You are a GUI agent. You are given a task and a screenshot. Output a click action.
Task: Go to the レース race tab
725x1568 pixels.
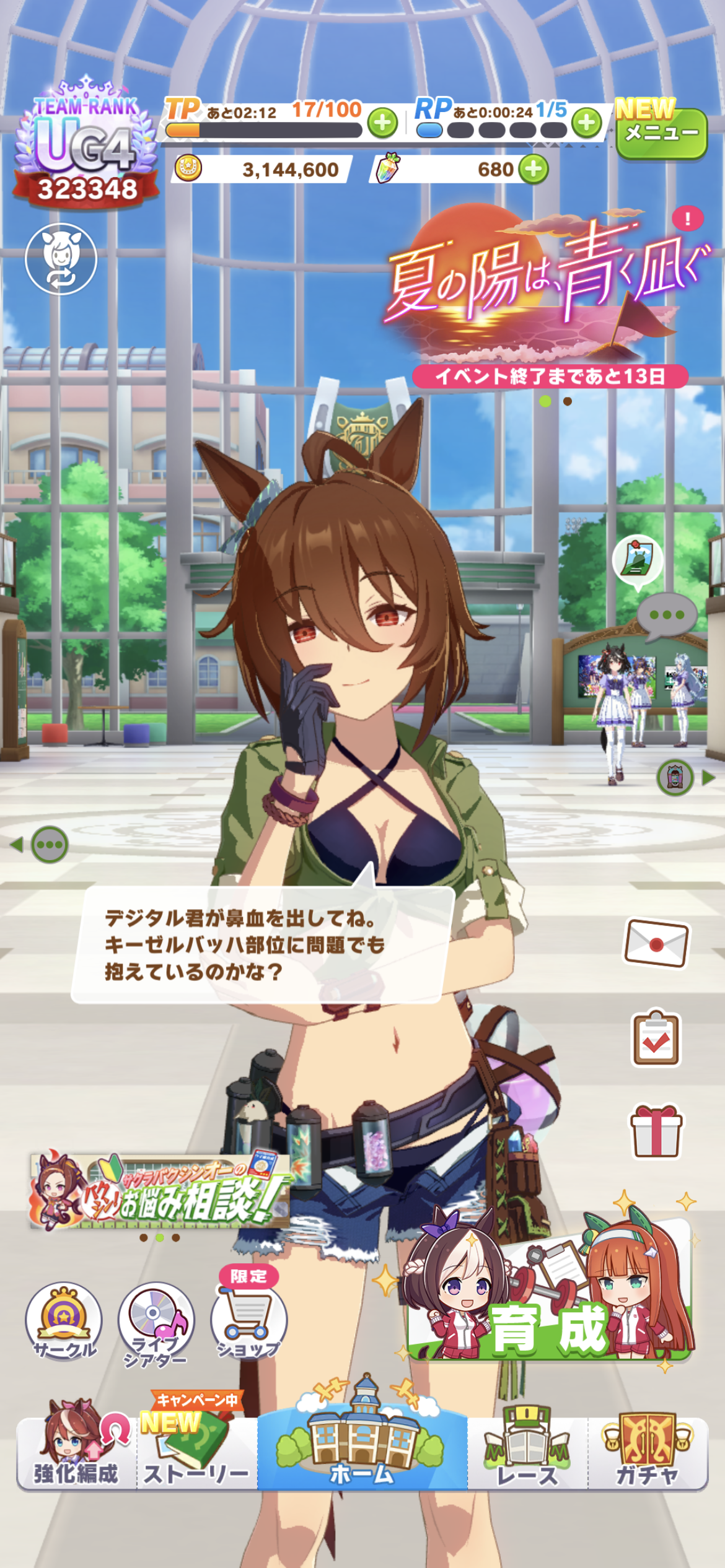[527, 1453]
